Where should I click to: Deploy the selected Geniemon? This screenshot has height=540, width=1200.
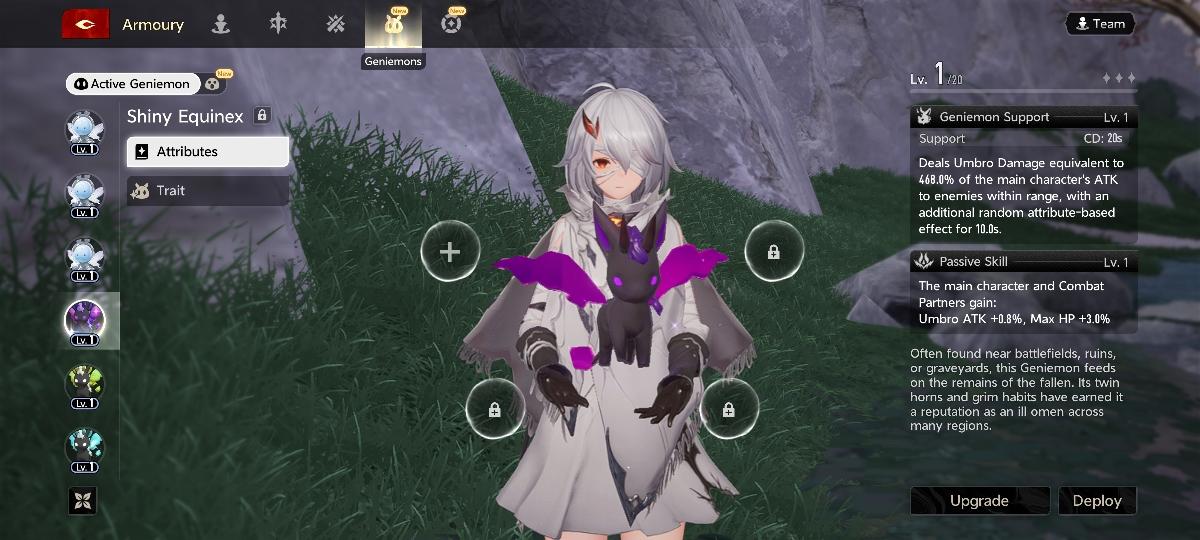pos(1097,500)
